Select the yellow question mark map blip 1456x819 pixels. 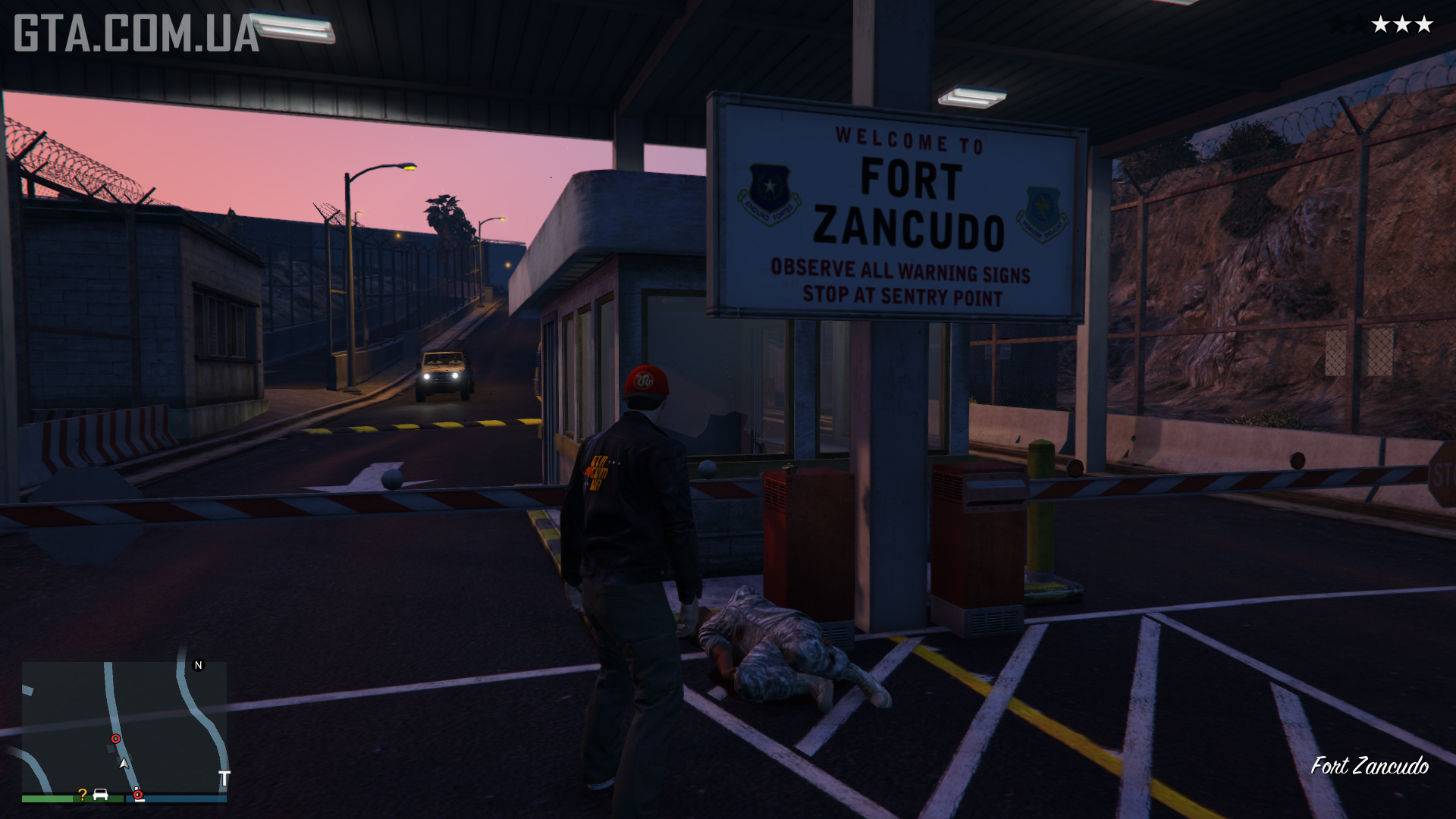tap(82, 795)
